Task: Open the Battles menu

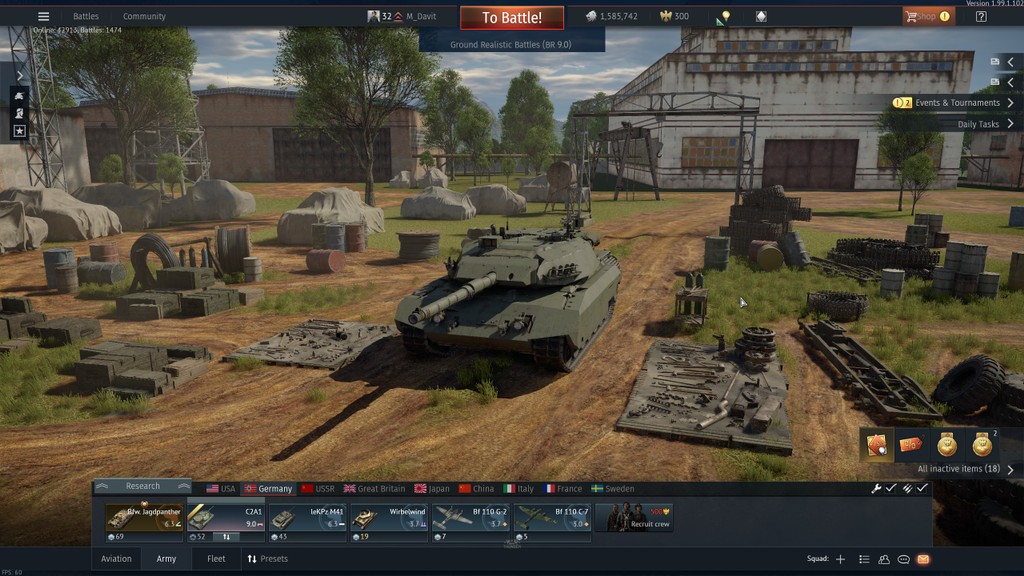Action: [86, 17]
